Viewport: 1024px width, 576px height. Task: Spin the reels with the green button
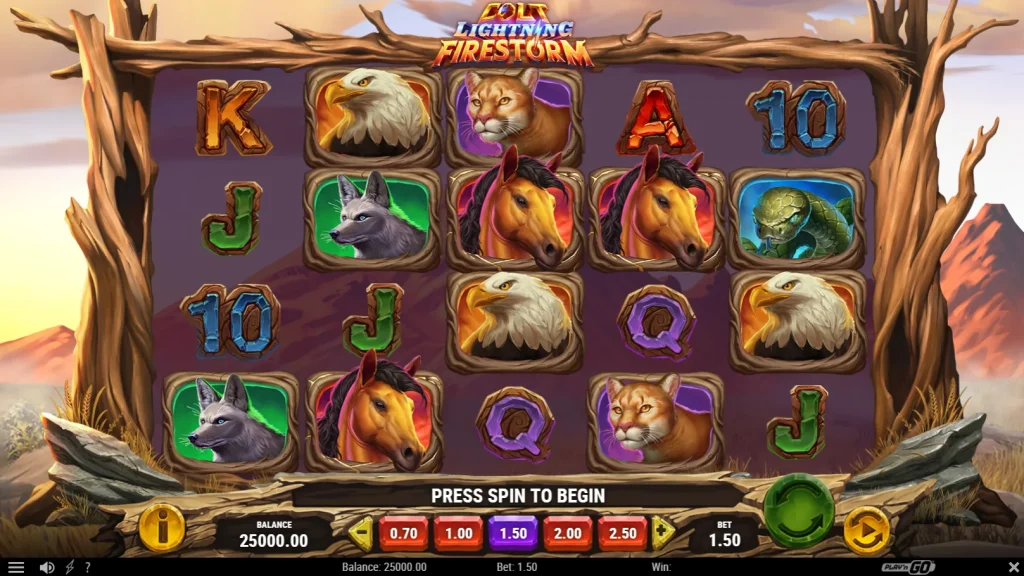click(x=798, y=509)
